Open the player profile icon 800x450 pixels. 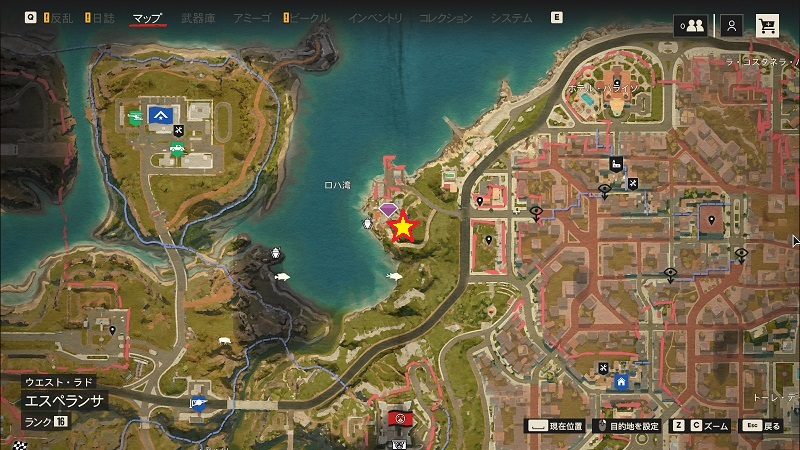coord(733,25)
